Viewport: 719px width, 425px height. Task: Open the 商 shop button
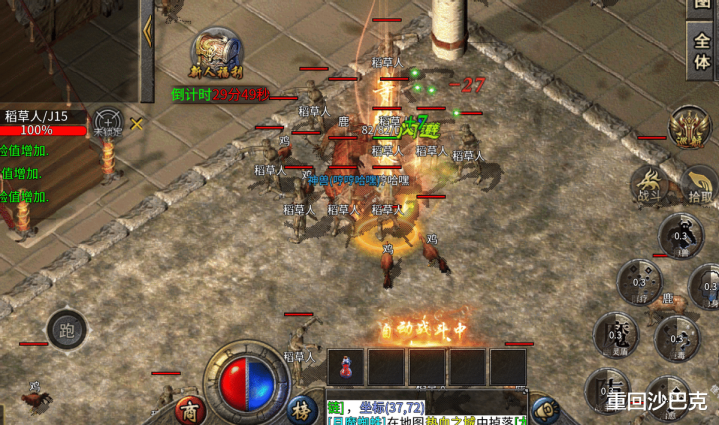pos(189,409)
